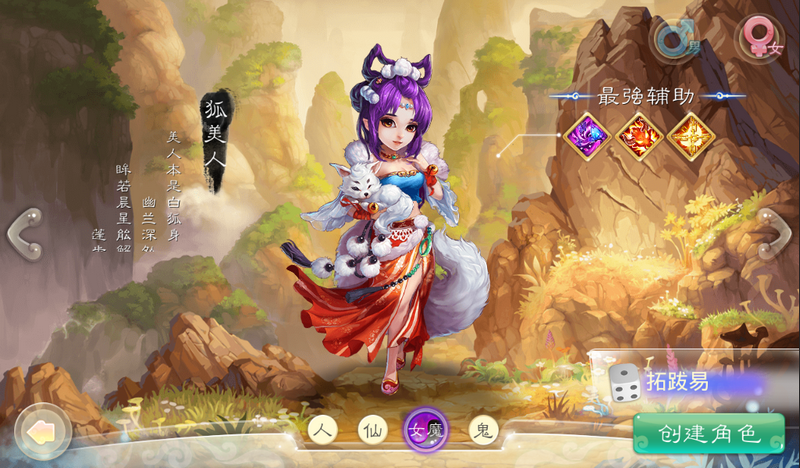Viewport: 800px width, 468px height.
Task: Show next character with right arrow
Action: click(776, 233)
